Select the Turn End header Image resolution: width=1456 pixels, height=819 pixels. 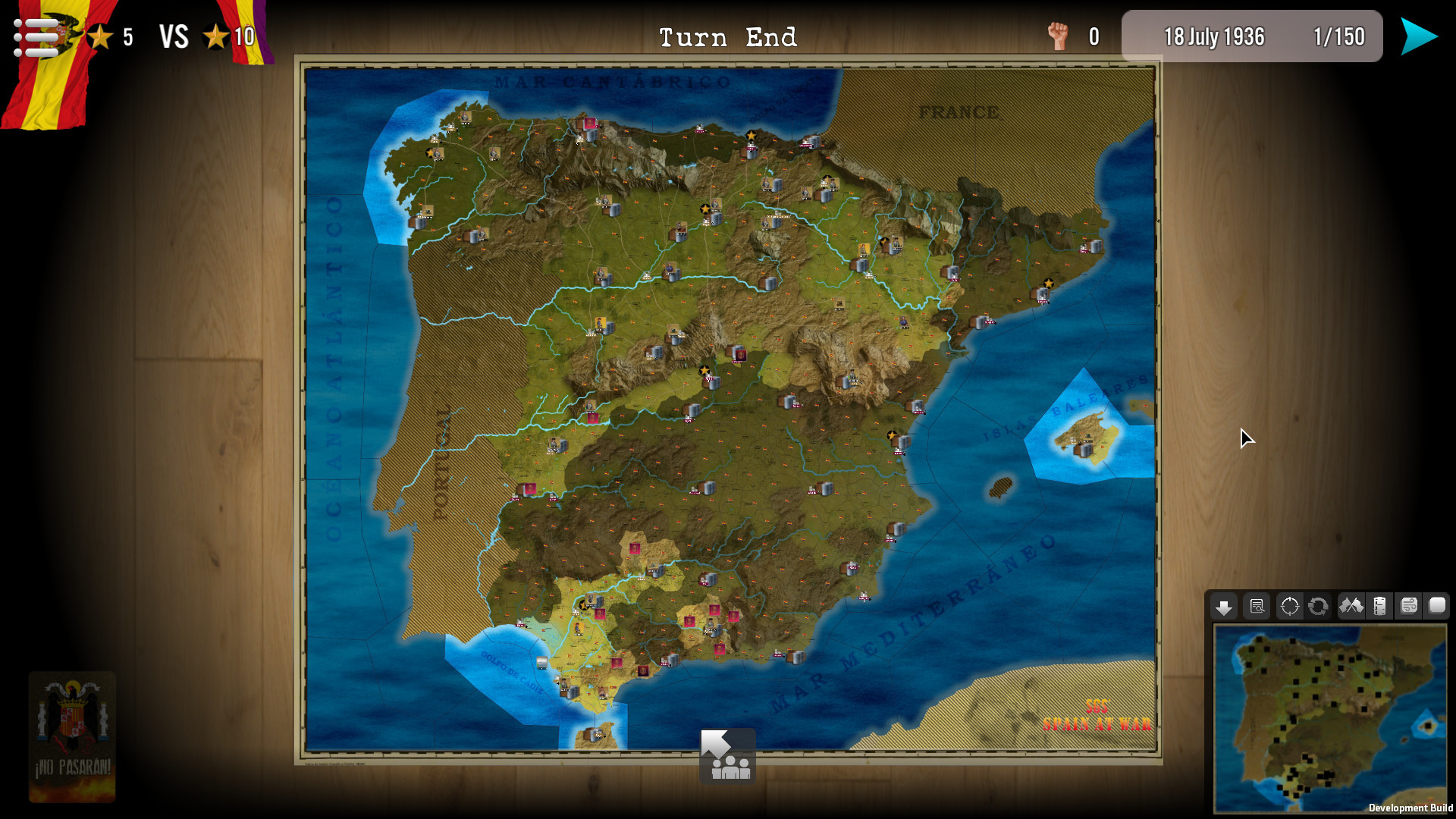coord(728,36)
